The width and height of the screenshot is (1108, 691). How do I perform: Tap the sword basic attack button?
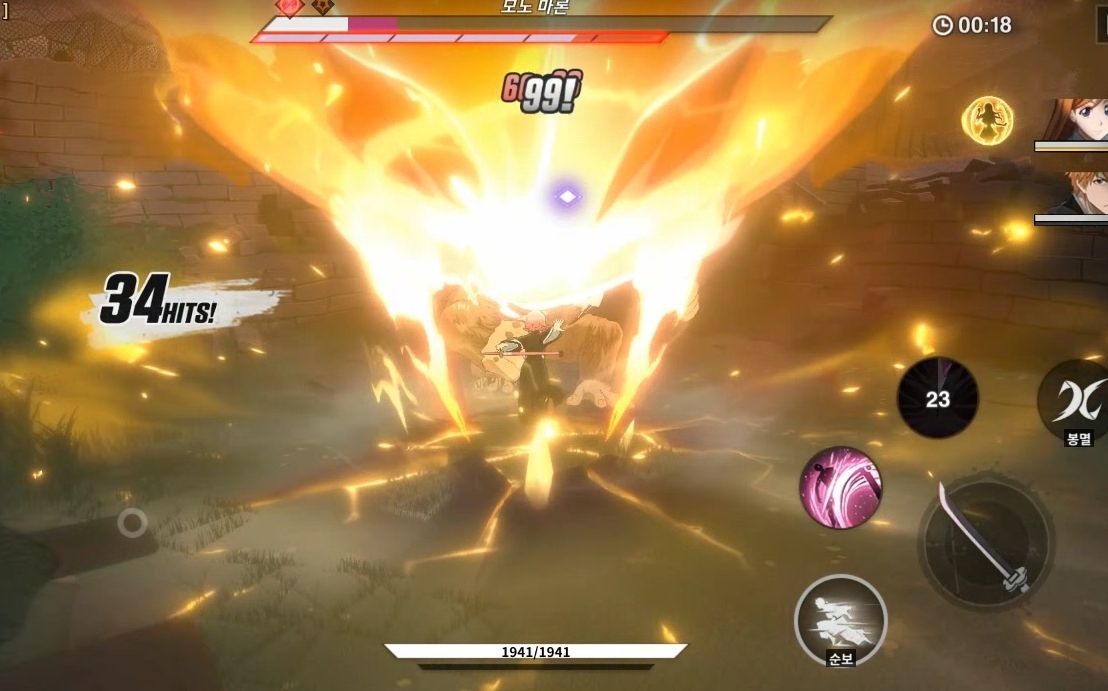click(986, 541)
